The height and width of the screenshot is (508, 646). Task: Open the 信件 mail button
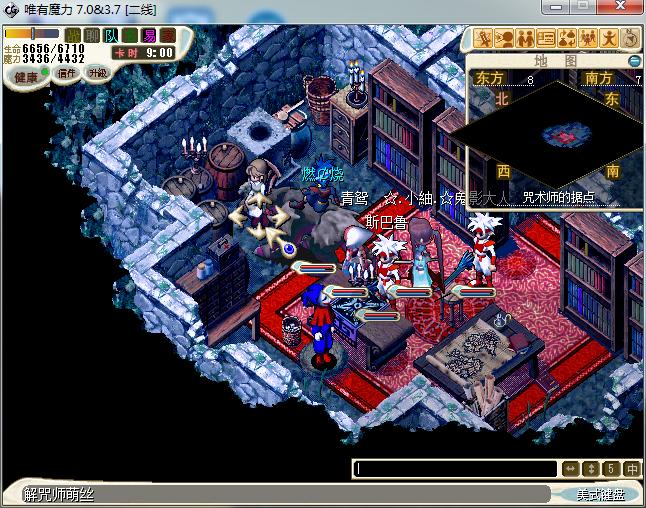pos(67,73)
